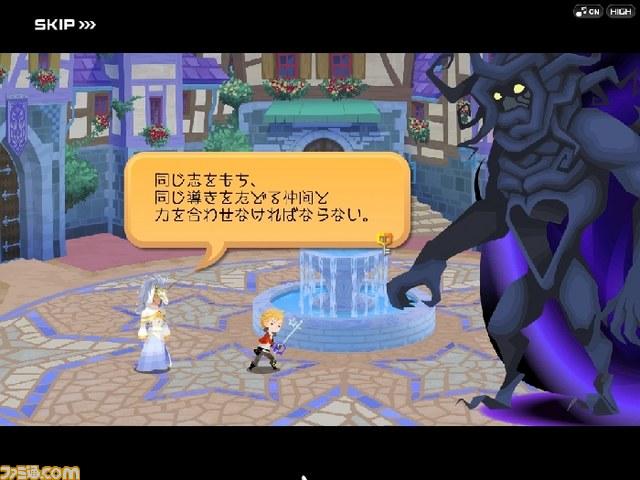Change the HIGH graphics quality setting
This screenshot has width=640, height=480.
click(x=618, y=11)
